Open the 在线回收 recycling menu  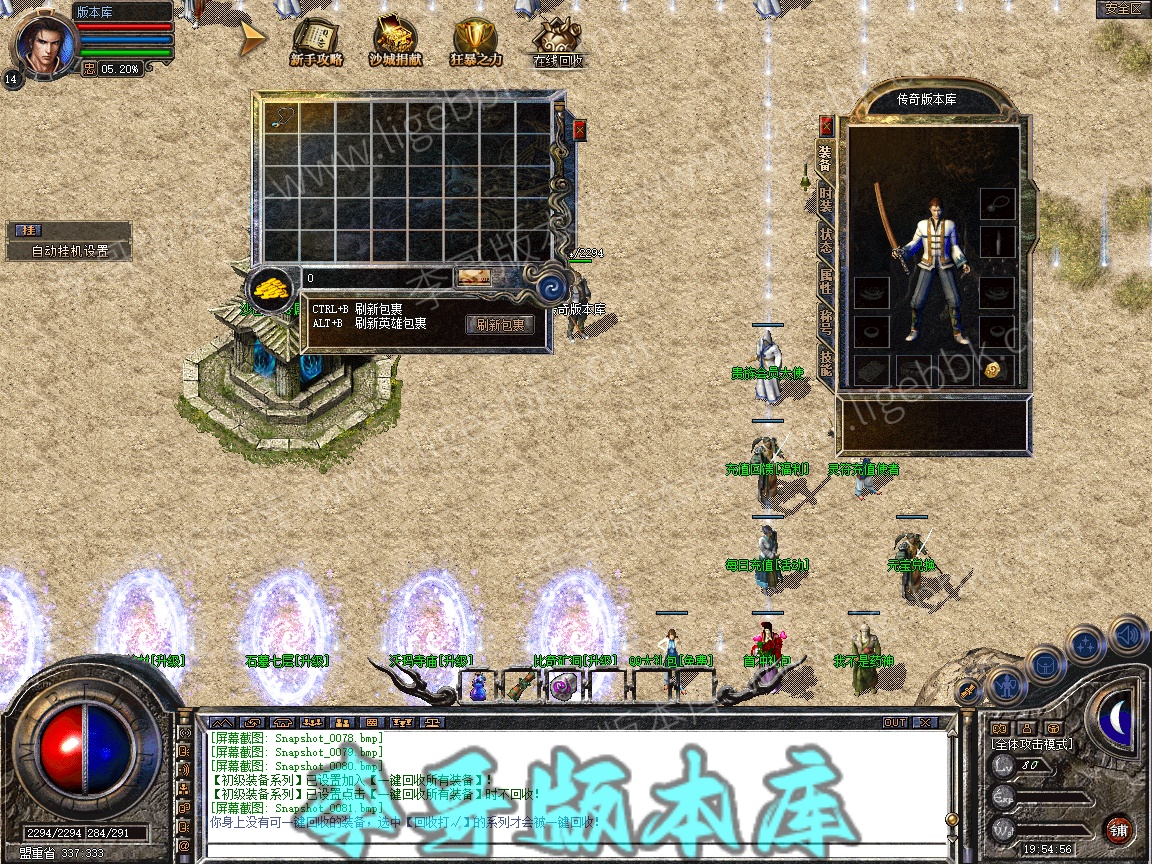(x=557, y=43)
